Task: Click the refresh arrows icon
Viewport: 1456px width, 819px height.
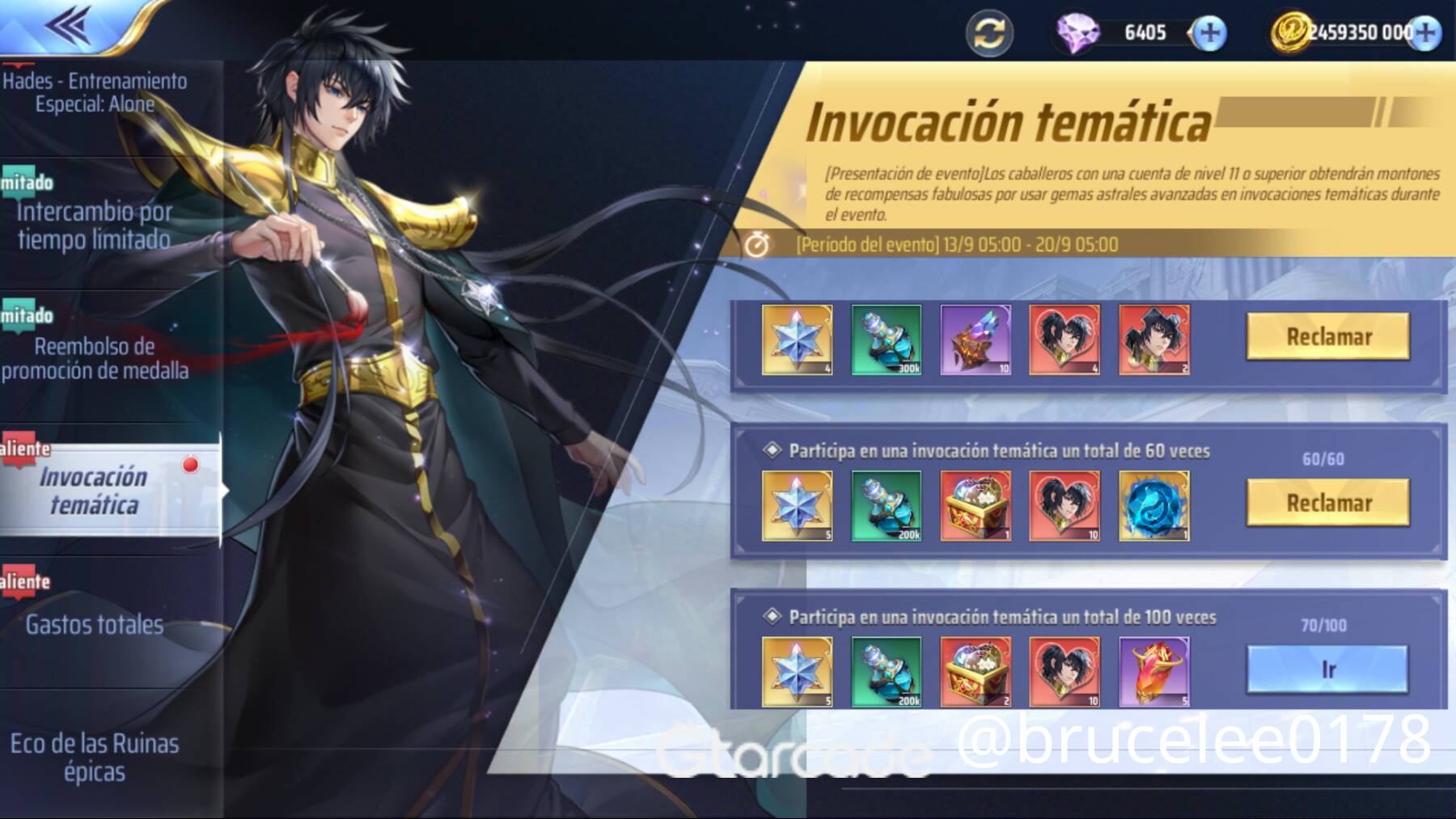Action: pos(989,33)
